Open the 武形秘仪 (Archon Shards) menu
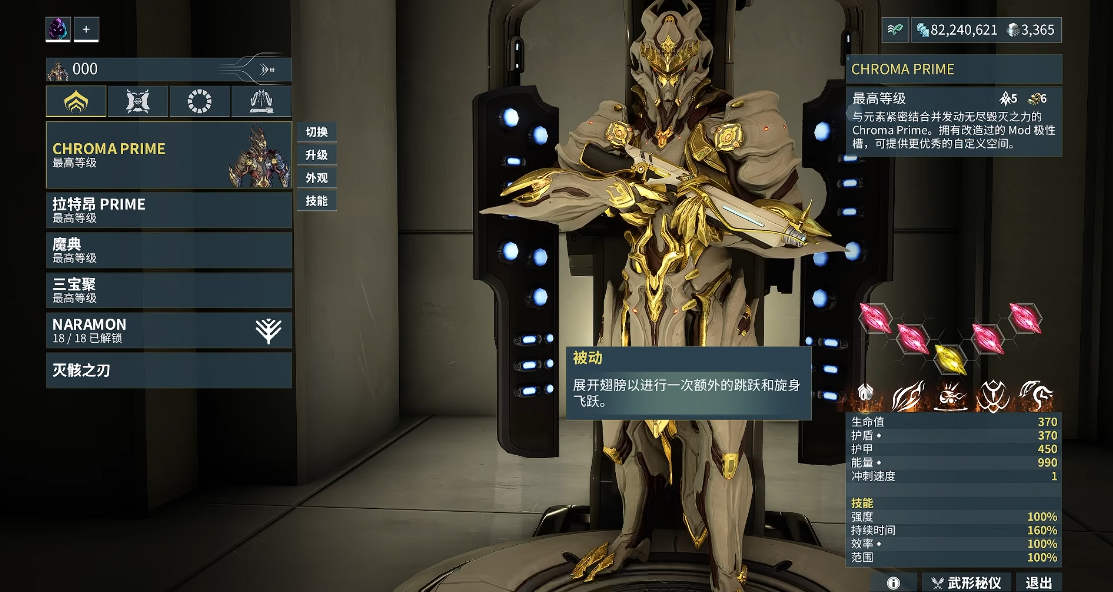The width and height of the screenshot is (1113, 592). pos(966,582)
